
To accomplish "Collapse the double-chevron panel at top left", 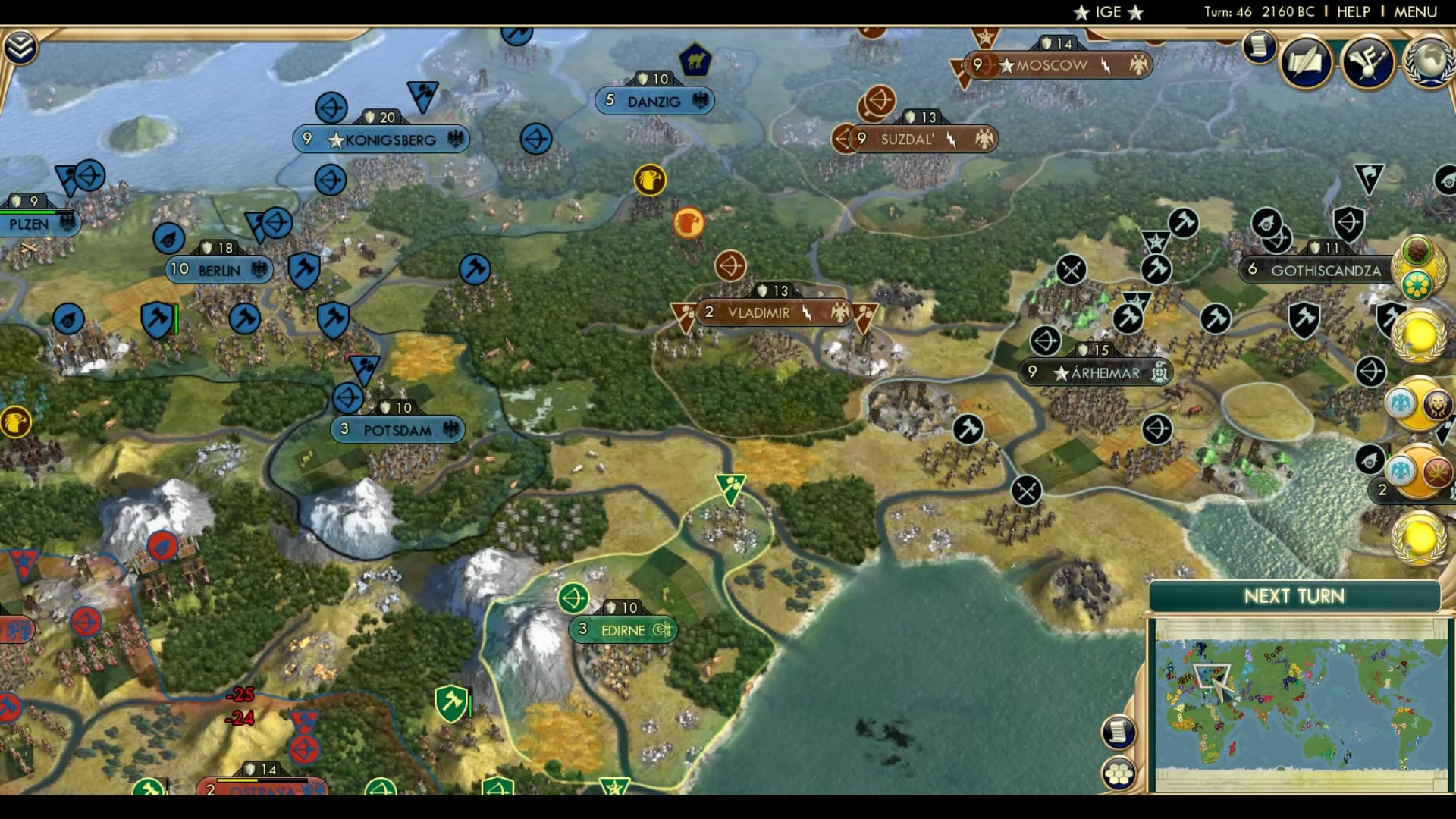I will point(22,45).
